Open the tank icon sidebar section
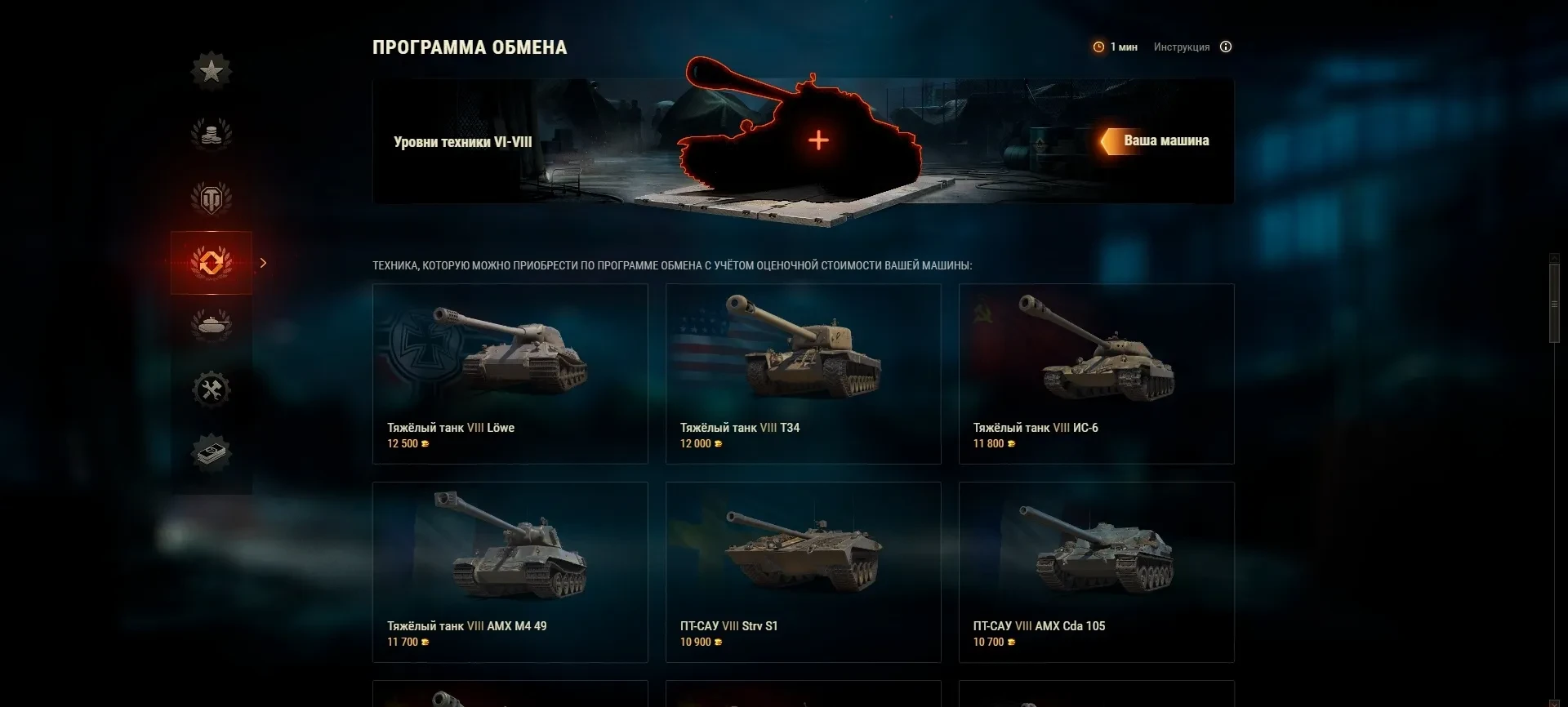1568x707 pixels. tap(212, 325)
